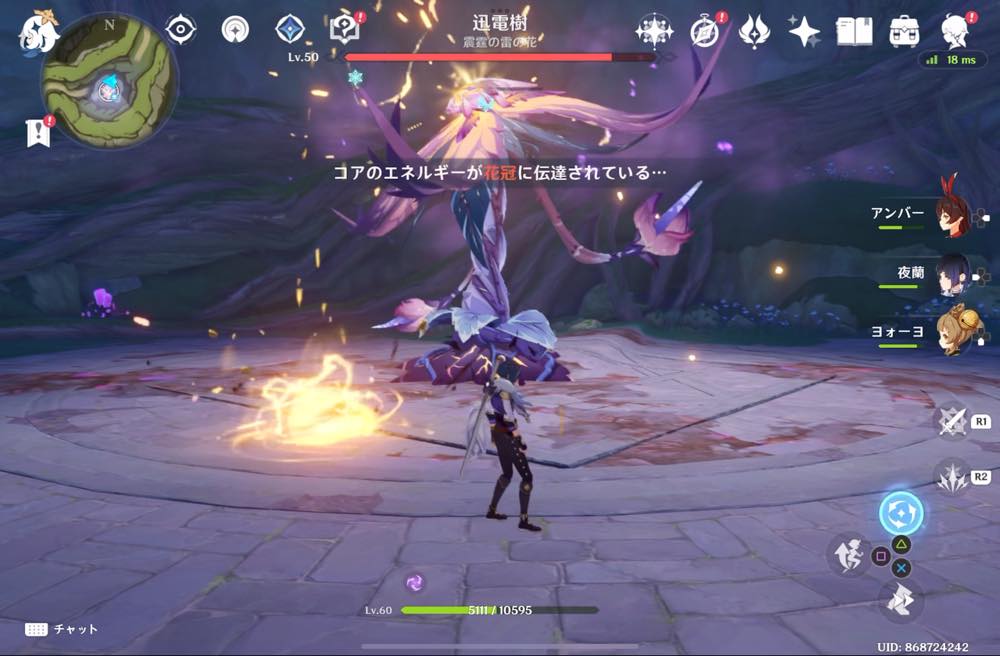This screenshot has height=656, width=1000.
Task: Open the circular minimap
Action: click(x=109, y=92)
